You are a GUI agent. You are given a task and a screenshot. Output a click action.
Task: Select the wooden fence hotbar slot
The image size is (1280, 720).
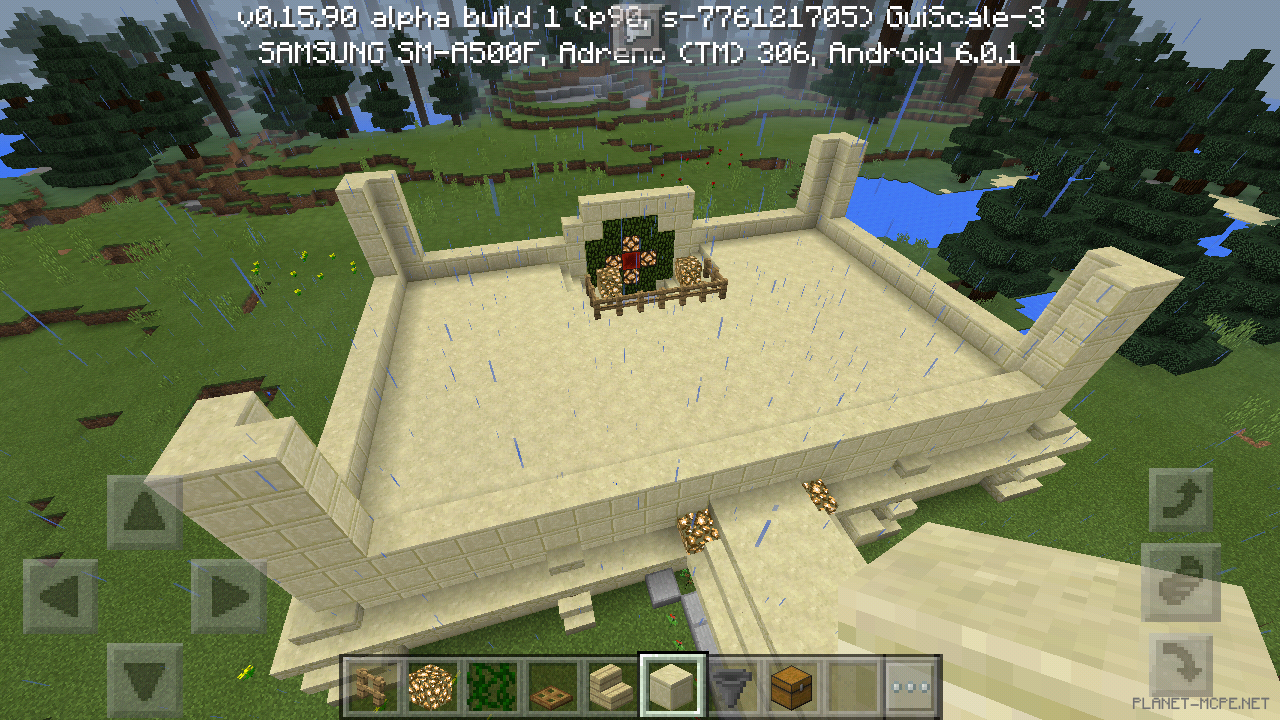371,686
